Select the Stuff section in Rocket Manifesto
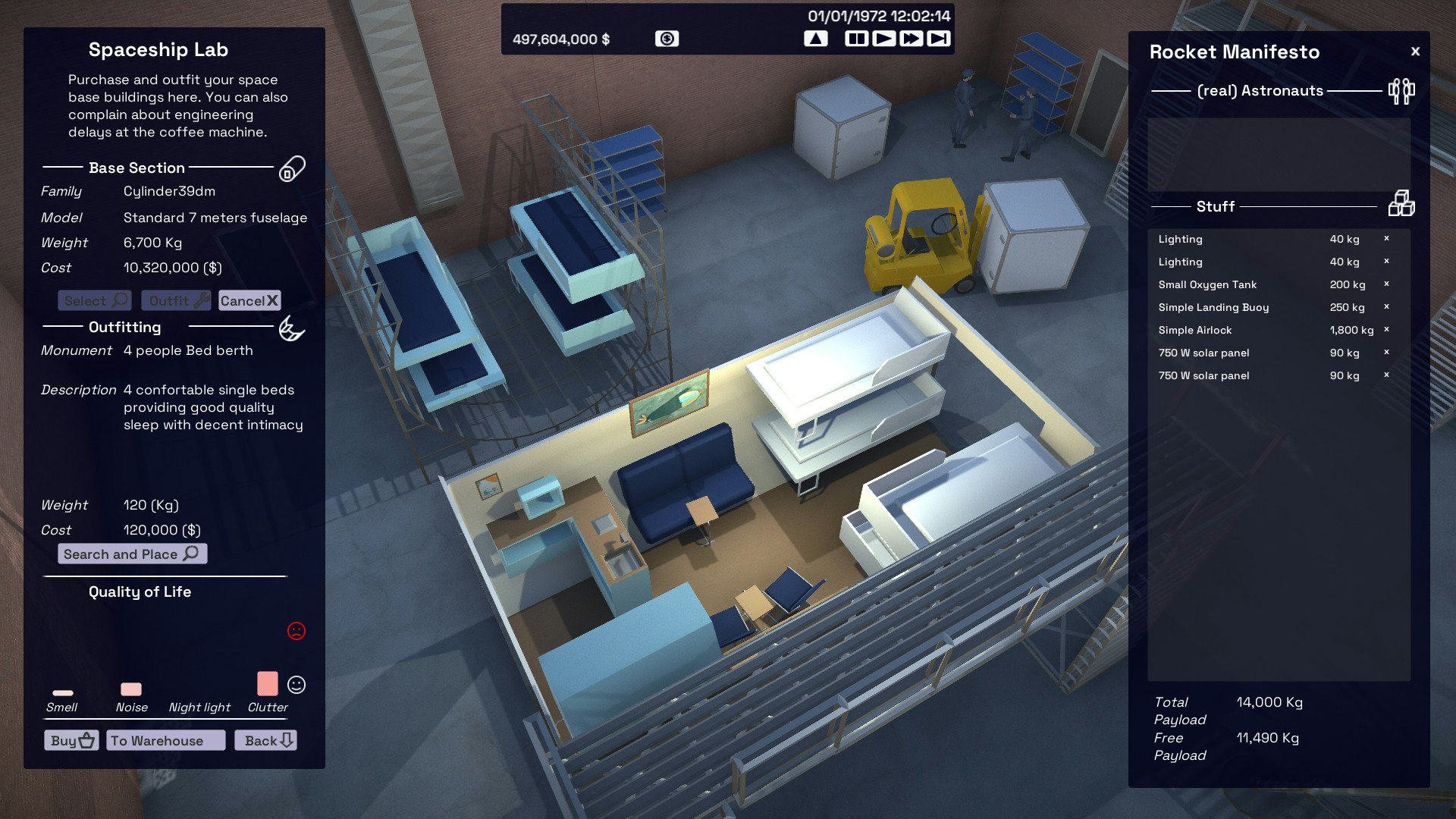This screenshot has height=819, width=1456. pyautogui.click(x=1214, y=206)
